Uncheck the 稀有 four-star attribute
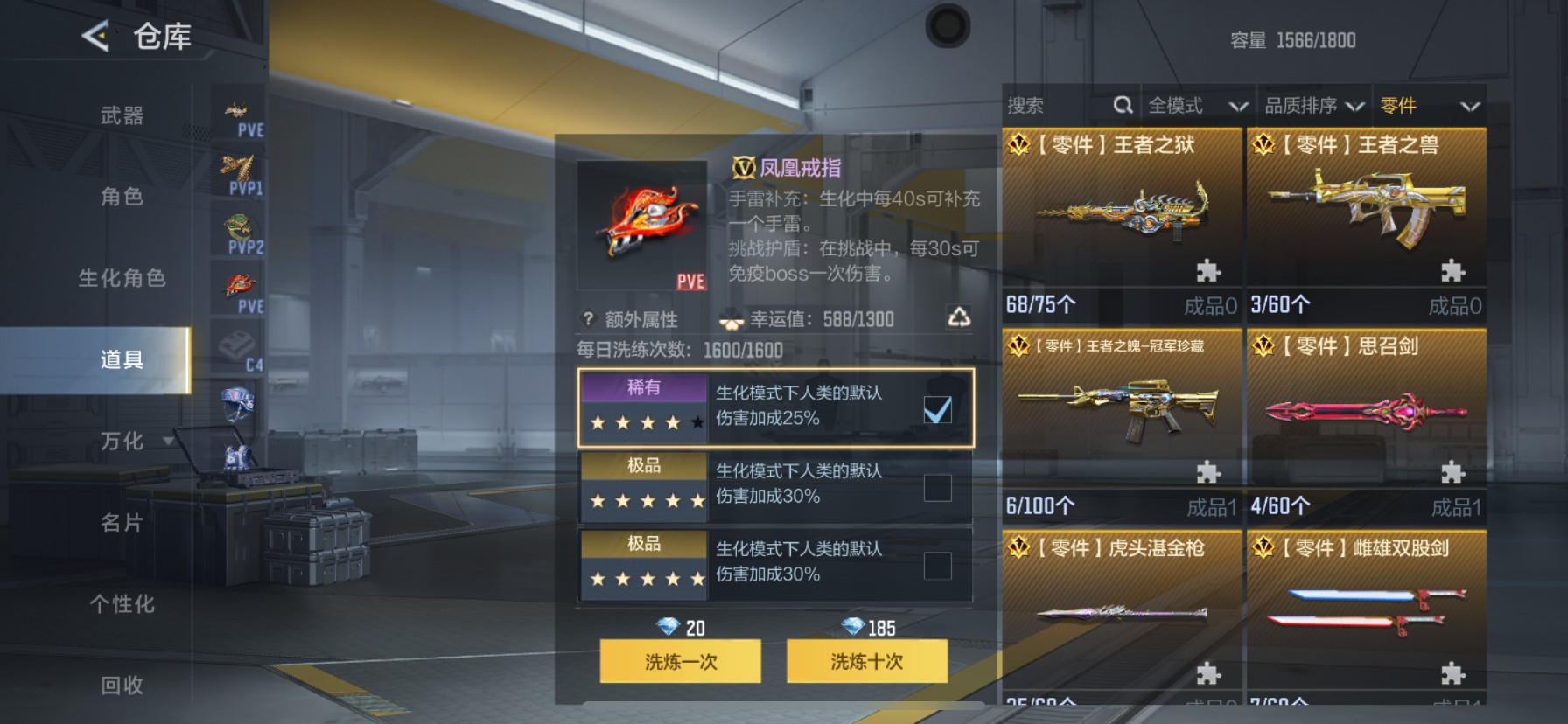Image resolution: width=1568 pixels, height=724 pixels. [x=940, y=409]
